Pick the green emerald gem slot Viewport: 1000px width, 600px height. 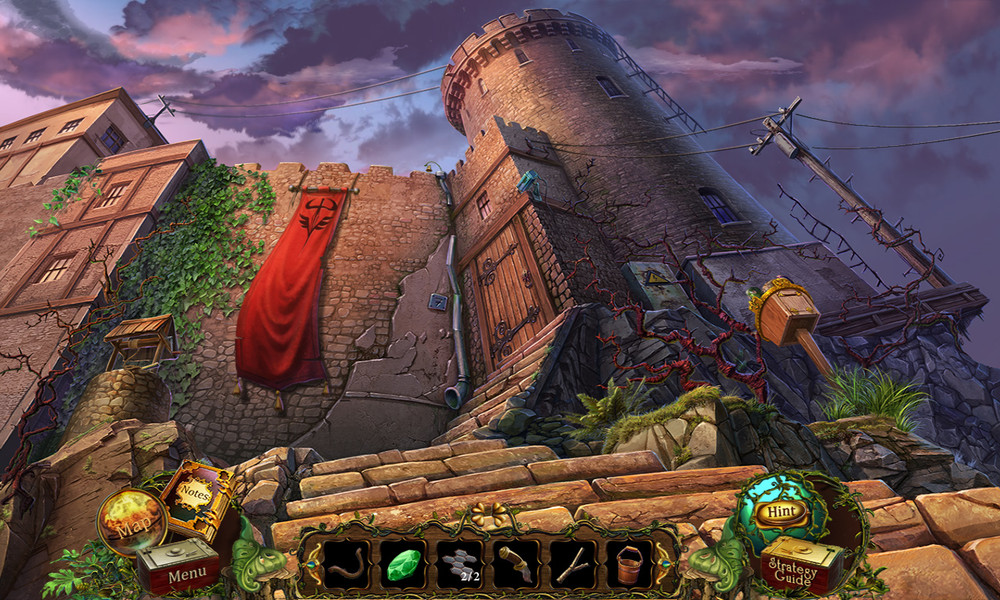(x=403, y=564)
